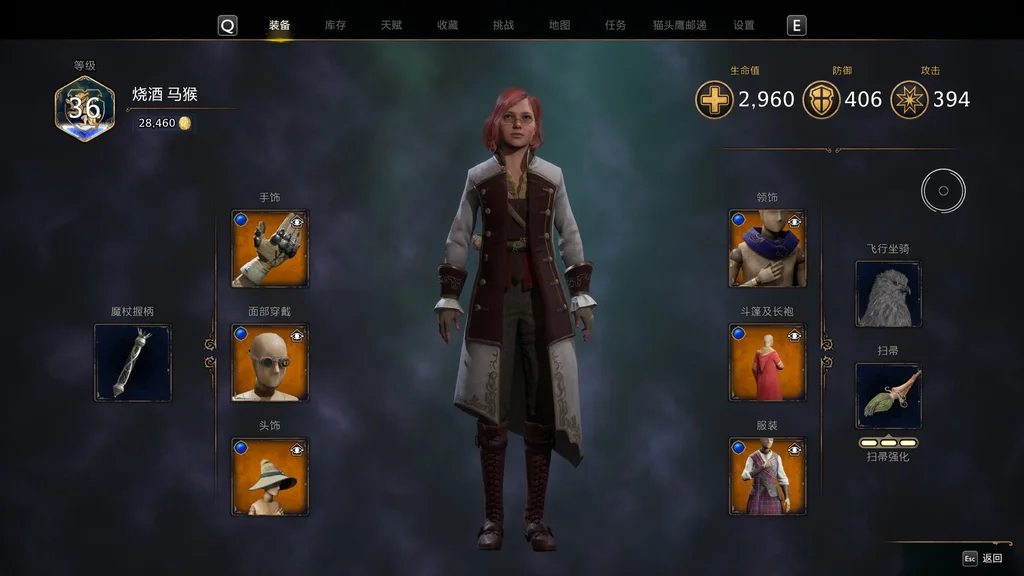Select the 扫帚 broom slot
Image resolution: width=1024 pixels, height=576 pixels.
888,396
